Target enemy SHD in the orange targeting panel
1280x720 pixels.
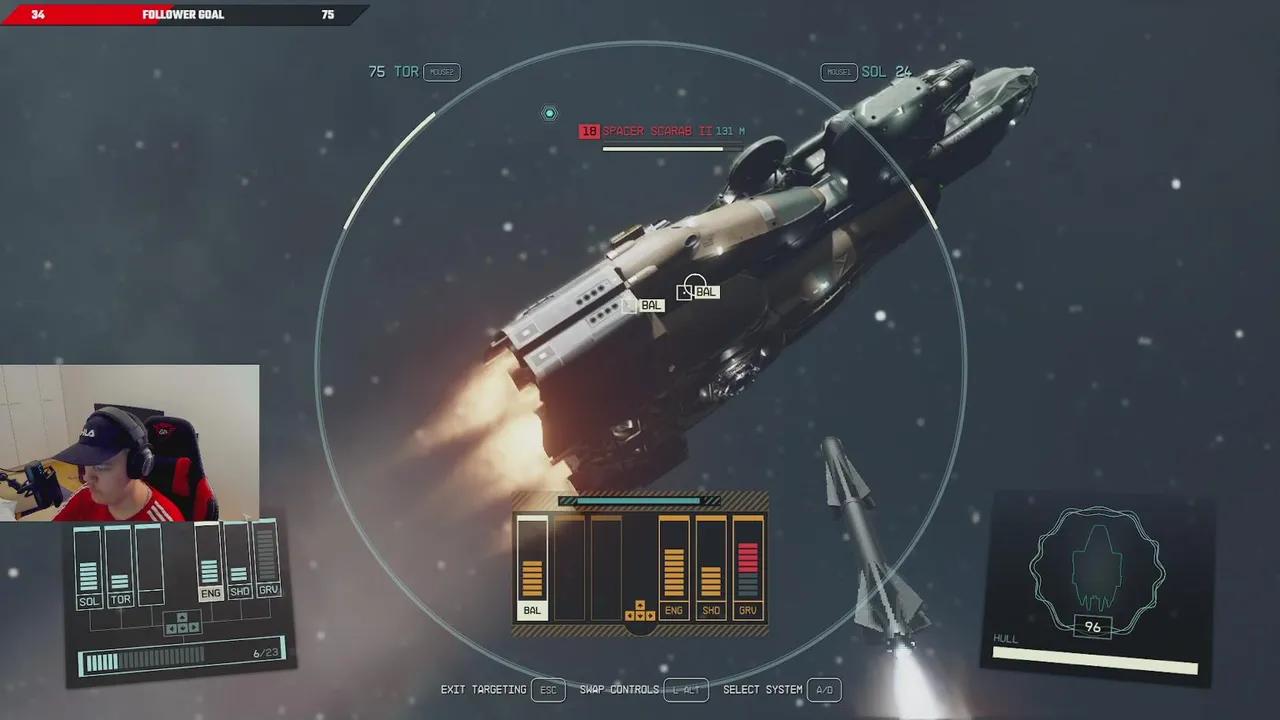[711, 569]
